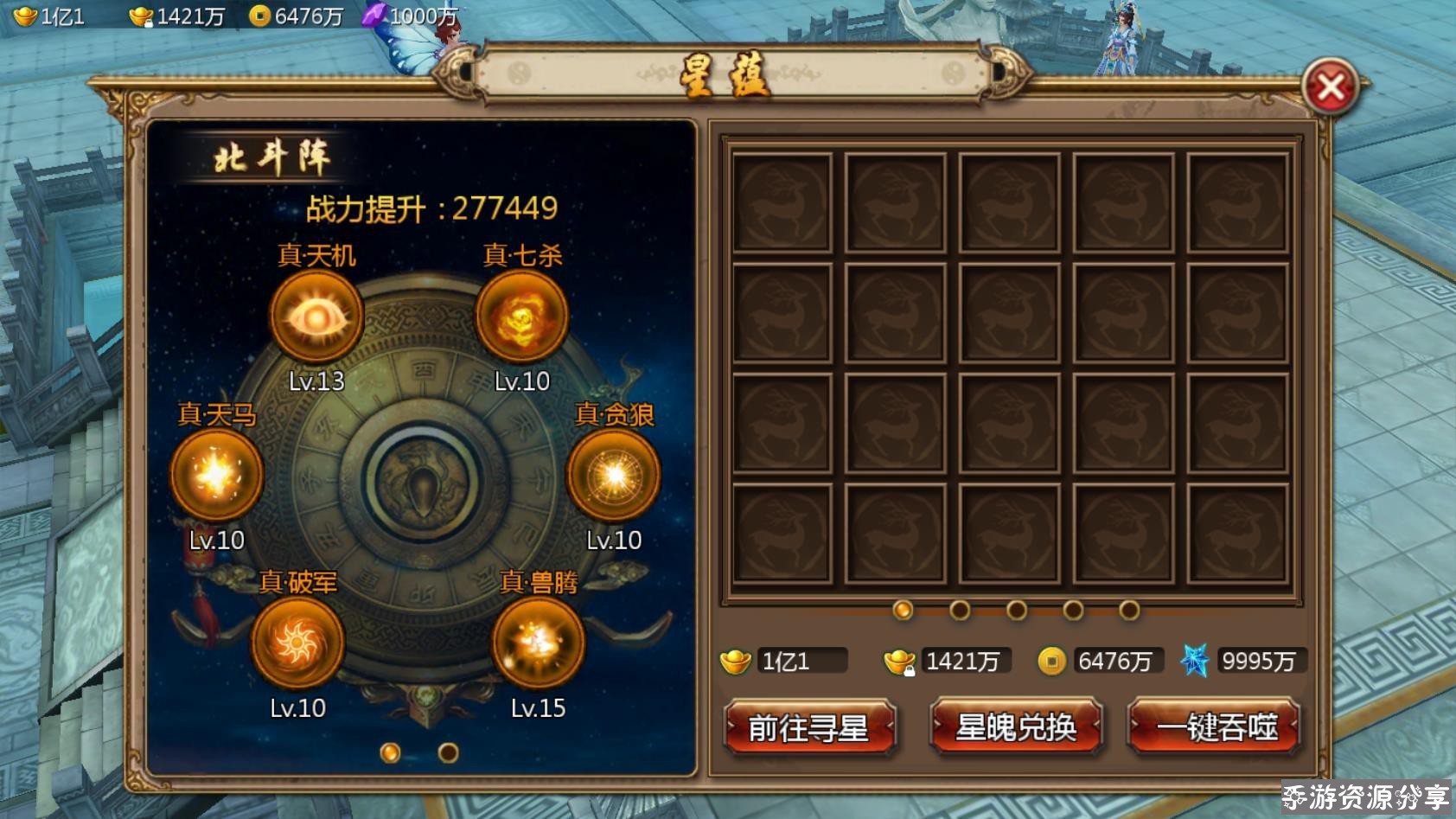The height and width of the screenshot is (819, 1456).
Task: Select the first inventory page dot
Action: pyautogui.click(x=903, y=609)
